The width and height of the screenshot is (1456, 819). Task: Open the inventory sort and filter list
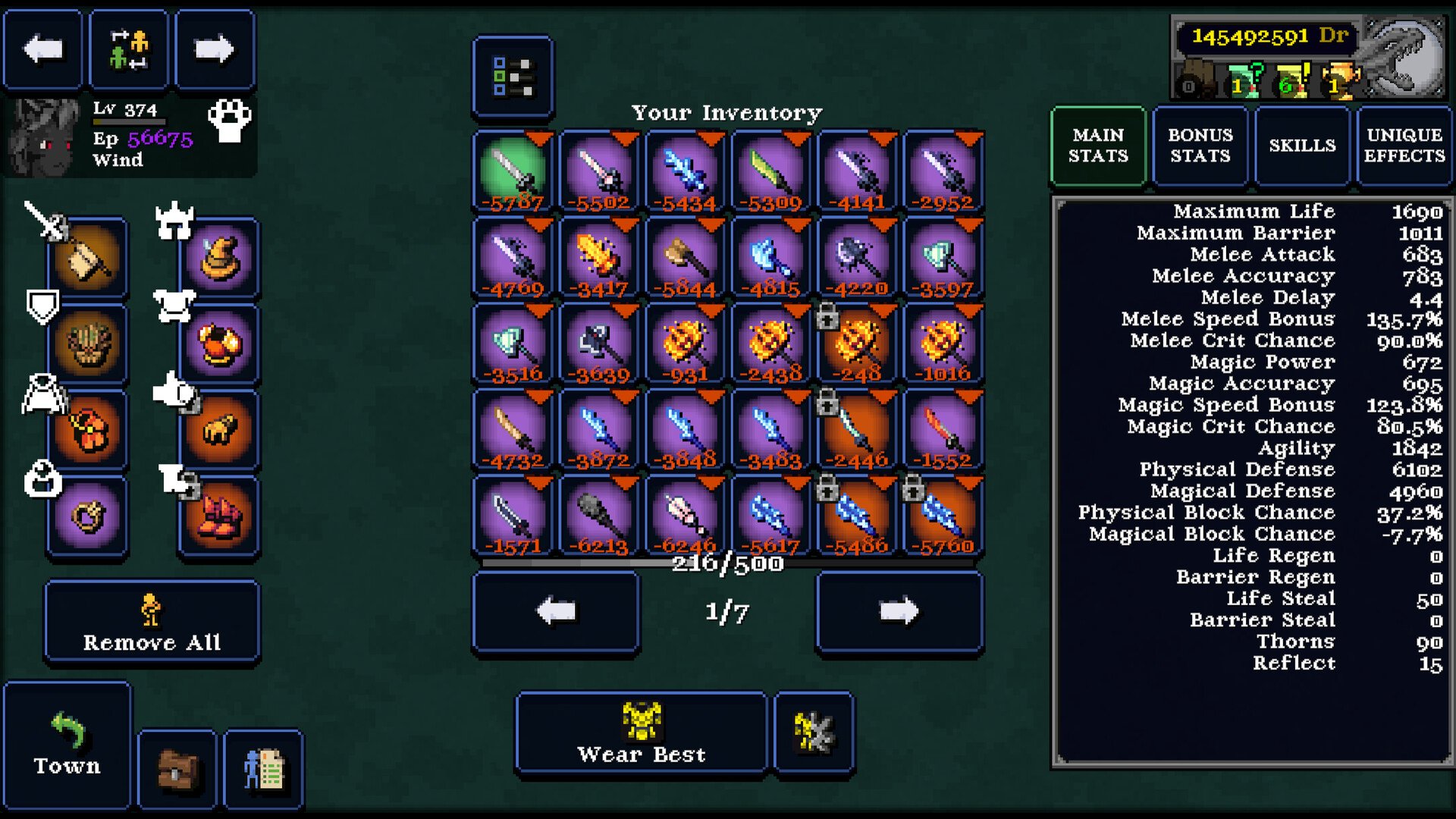tap(513, 77)
